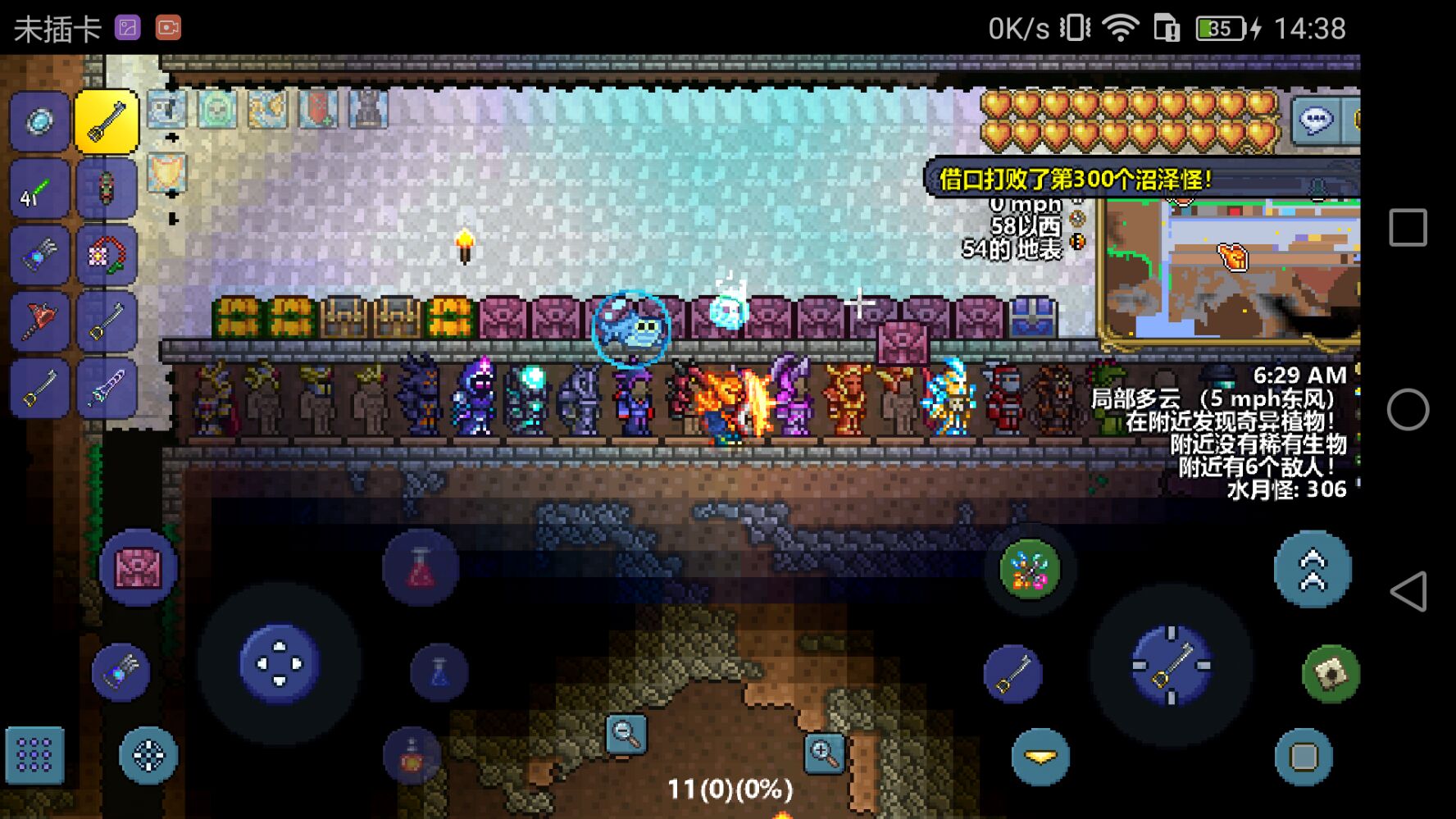Open the inventory grid button
Image resolution: width=1456 pixels, height=819 pixels.
point(34,755)
